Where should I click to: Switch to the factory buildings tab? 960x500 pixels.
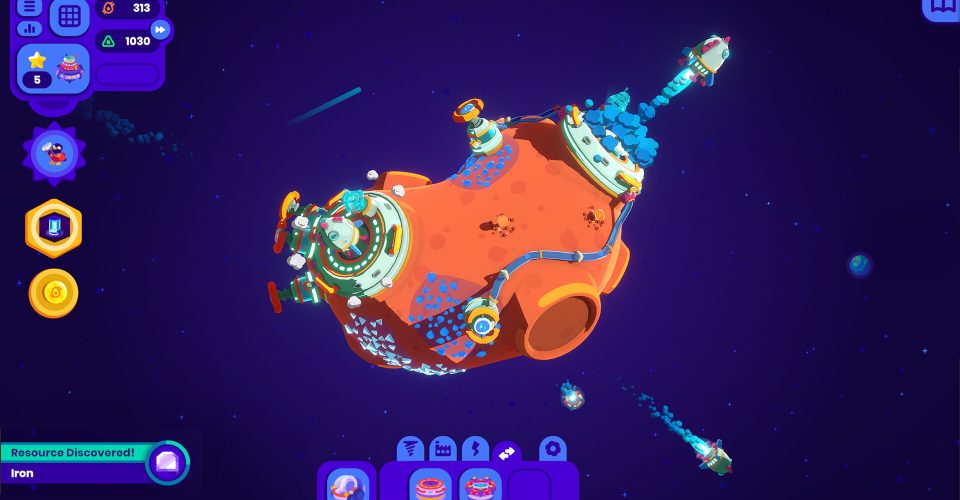443,450
